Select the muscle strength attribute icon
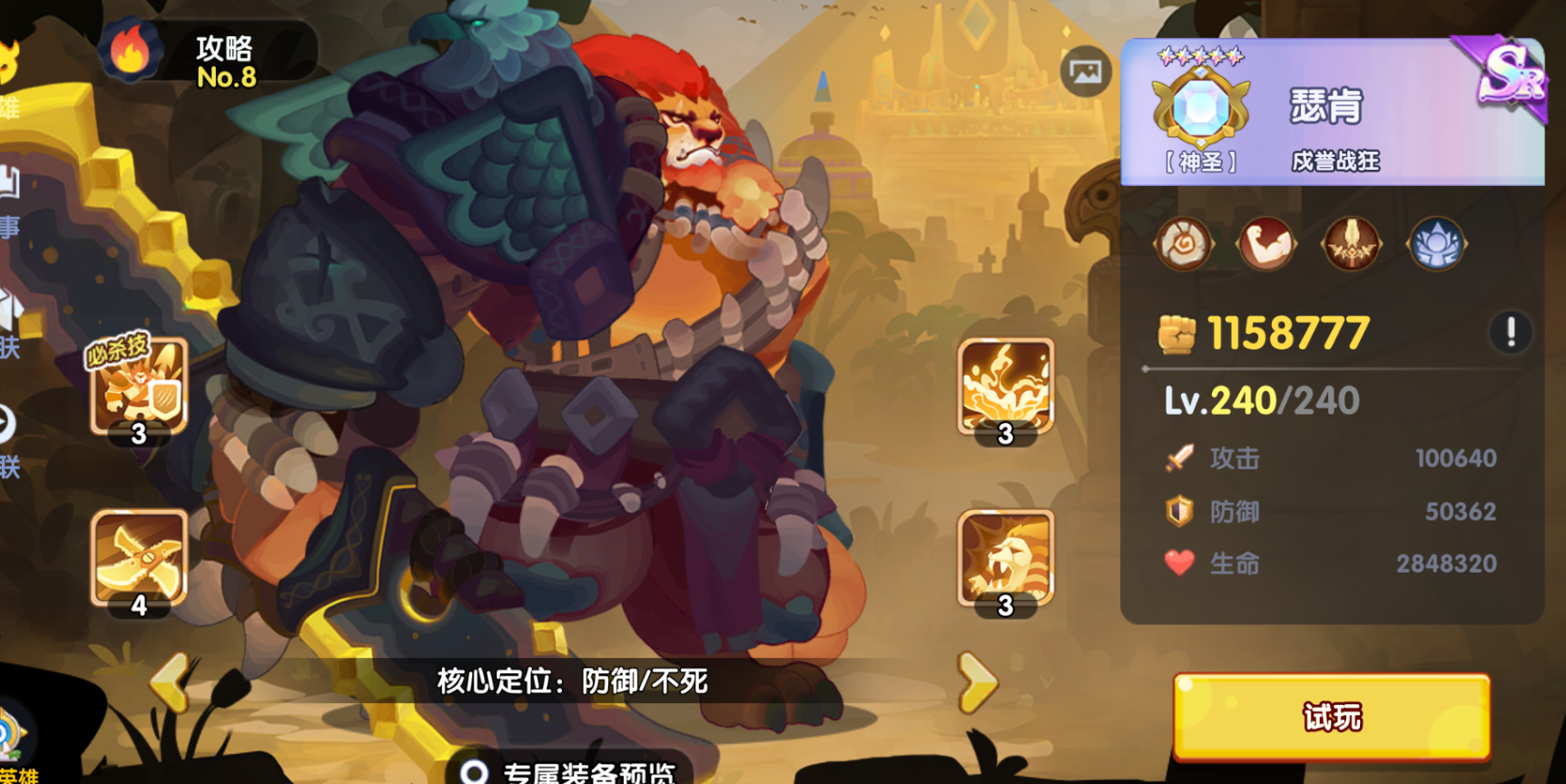Image resolution: width=1566 pixels, height=784 pixels. pos(1267,243)
